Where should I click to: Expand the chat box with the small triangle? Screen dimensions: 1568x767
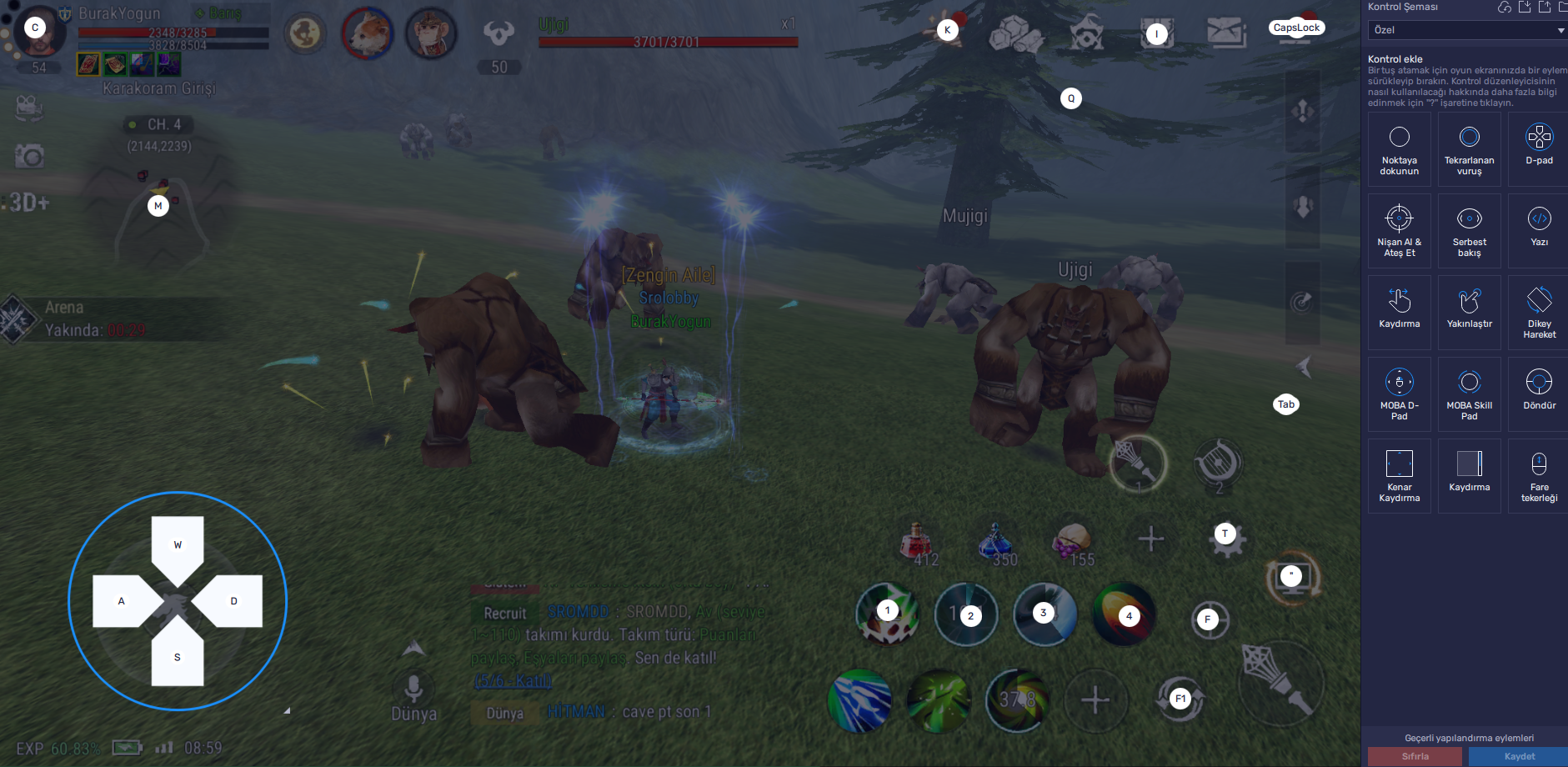[288, 709]
